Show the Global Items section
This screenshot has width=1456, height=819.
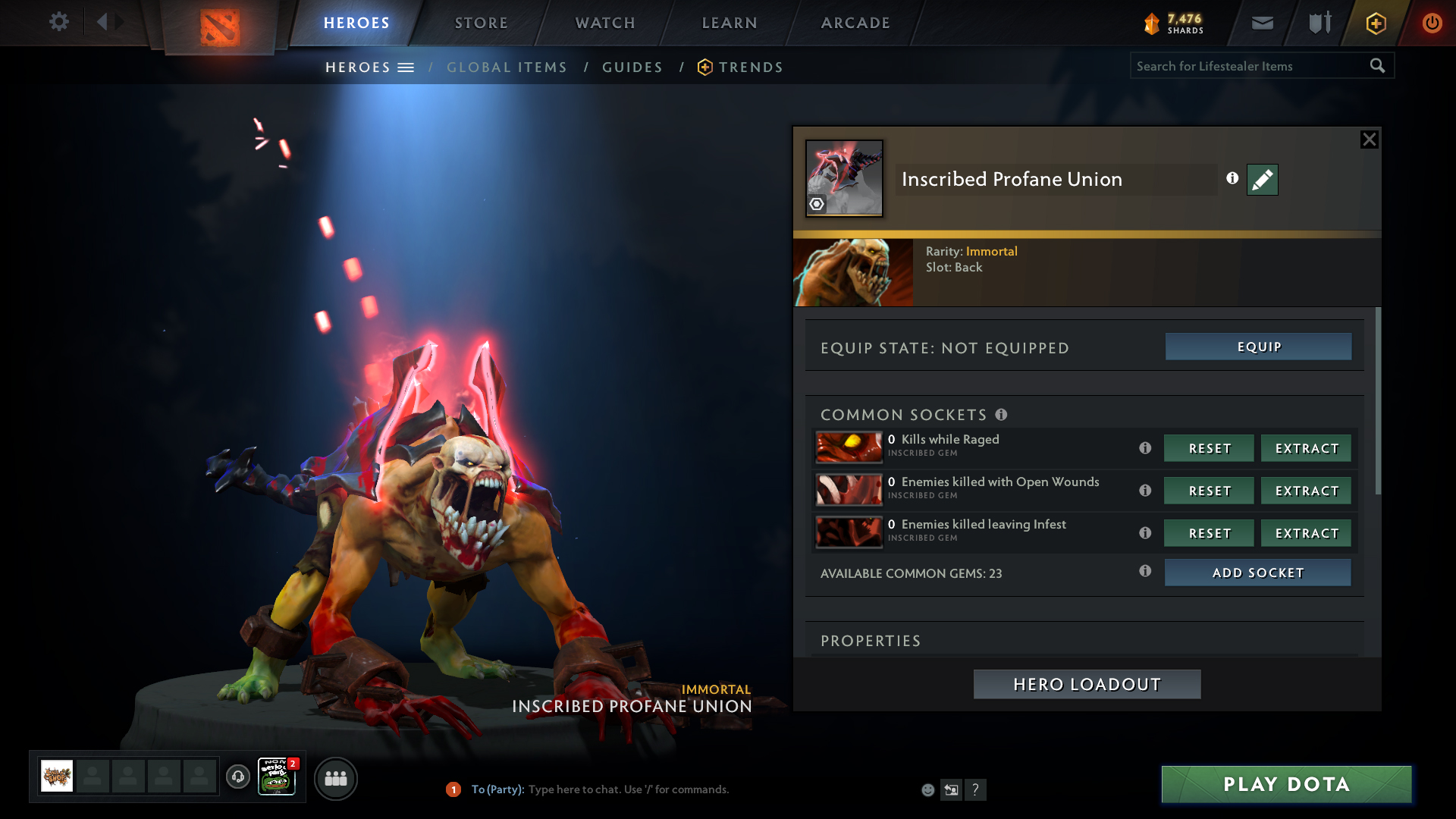pos(507,67)
